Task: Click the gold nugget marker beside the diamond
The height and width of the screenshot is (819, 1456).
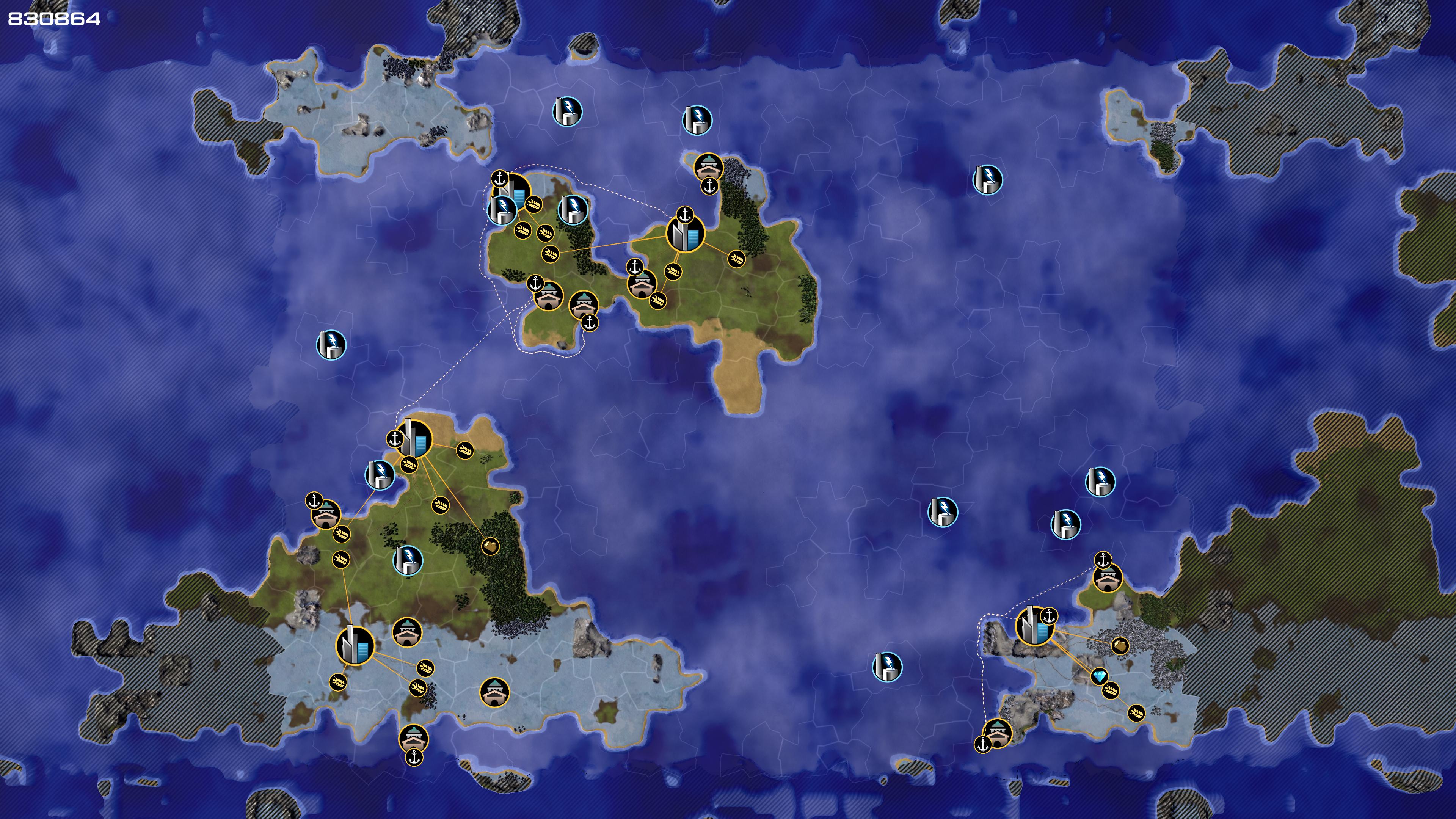Action: click(x=1120, y=645)
